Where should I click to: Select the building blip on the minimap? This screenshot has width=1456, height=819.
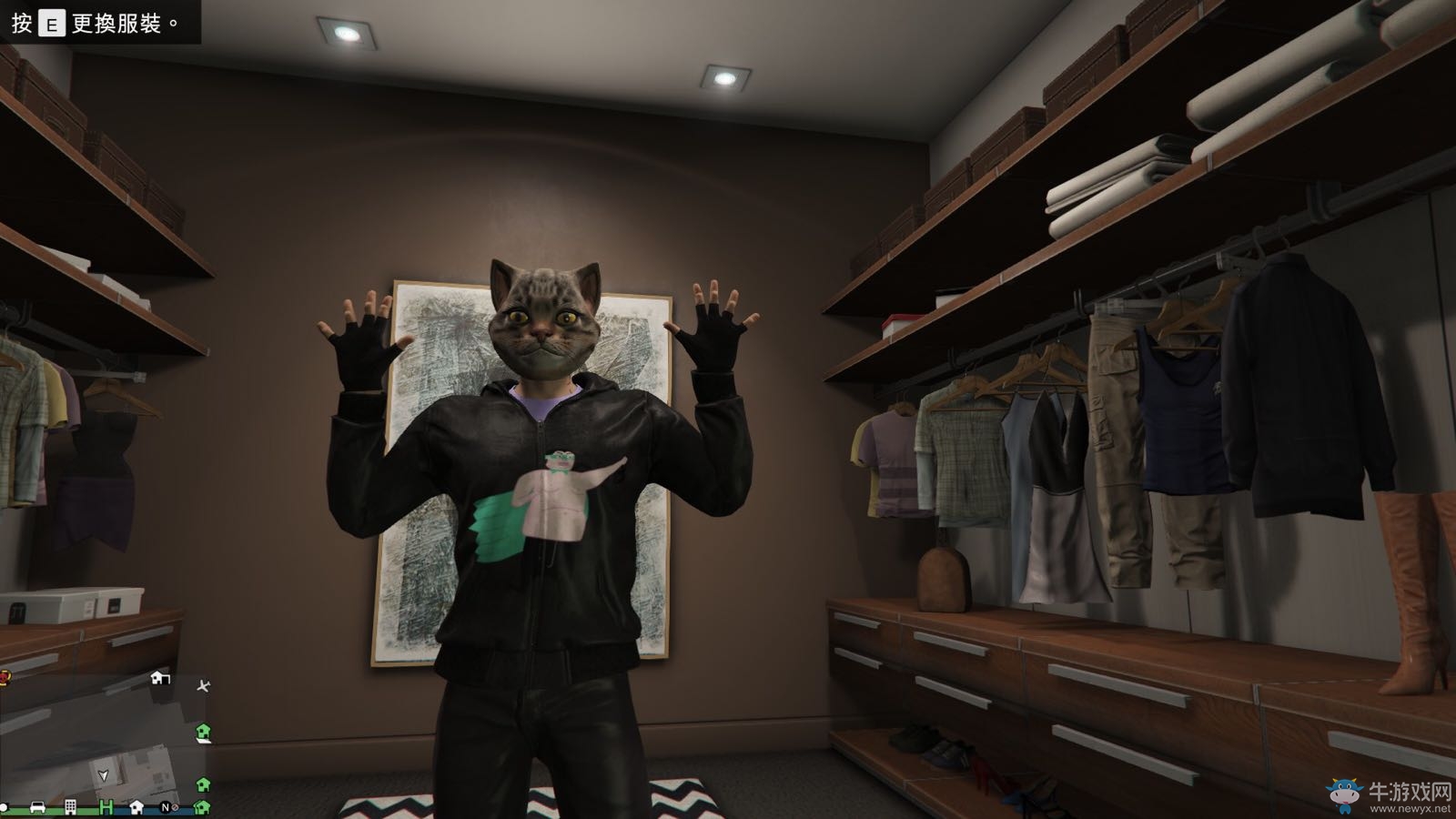(x=69, y=807)
